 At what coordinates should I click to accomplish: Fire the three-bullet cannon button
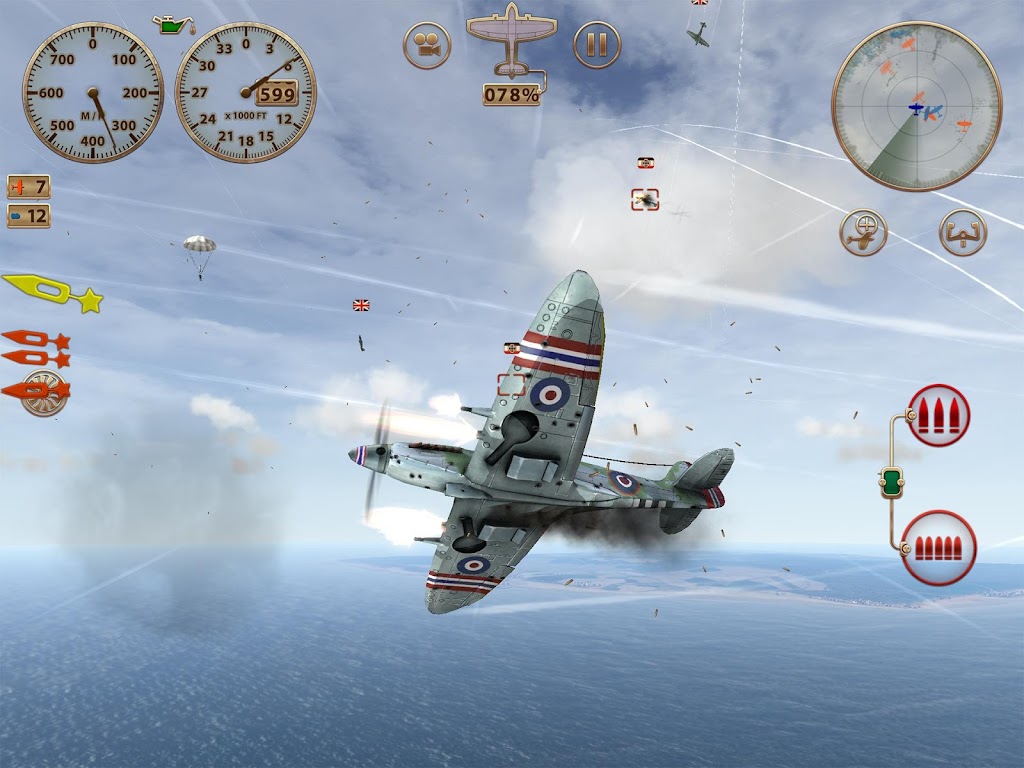coord(938,415)
